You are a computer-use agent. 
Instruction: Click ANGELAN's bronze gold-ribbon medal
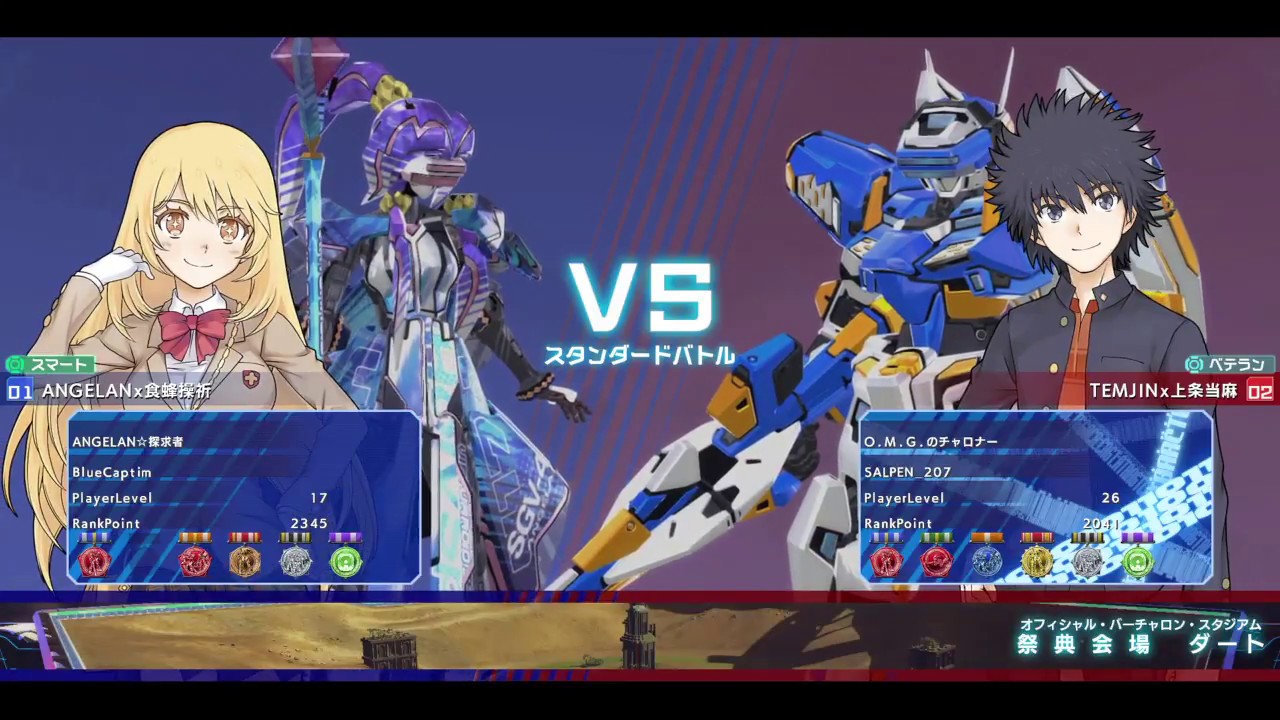245,562
